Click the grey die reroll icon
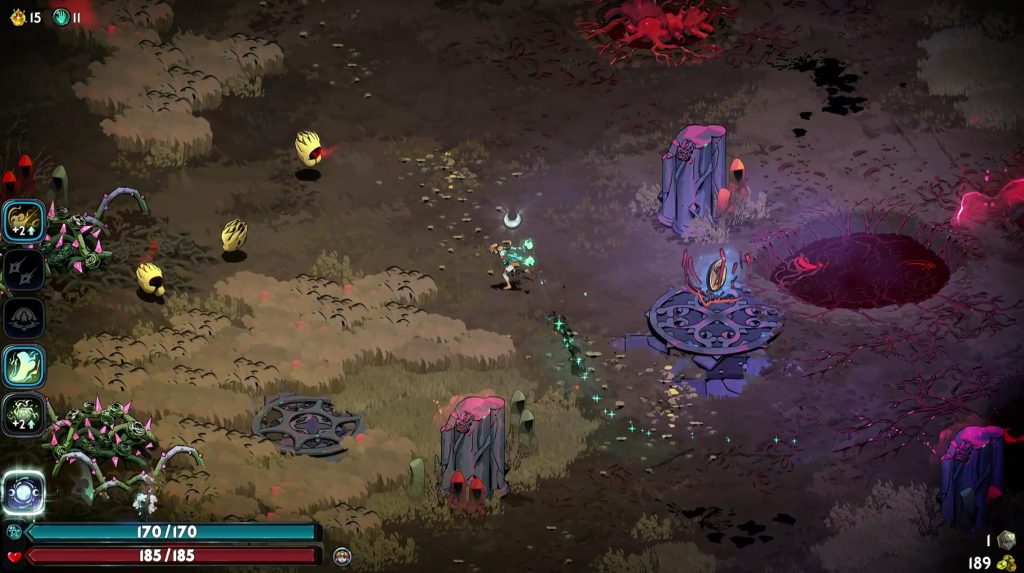 (1005, 540)
